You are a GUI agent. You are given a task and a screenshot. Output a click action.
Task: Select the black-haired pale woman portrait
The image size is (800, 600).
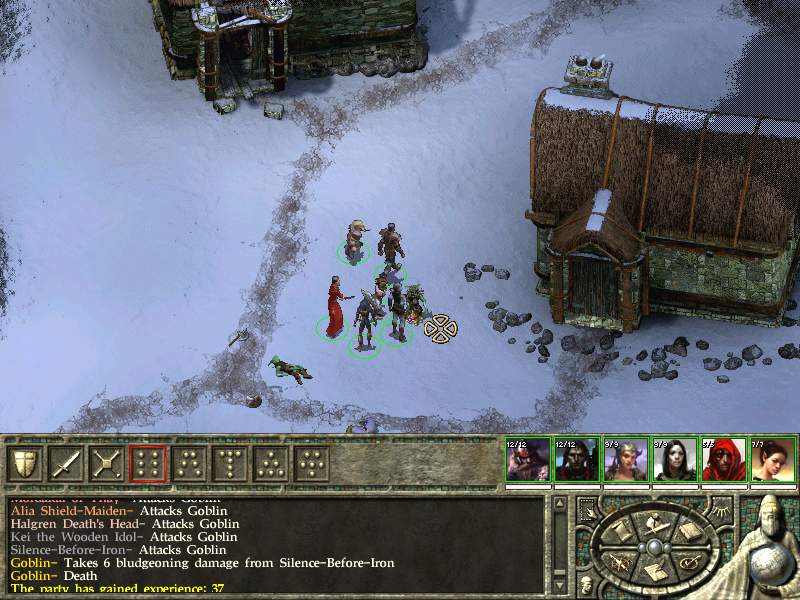(x=673, y=461)
